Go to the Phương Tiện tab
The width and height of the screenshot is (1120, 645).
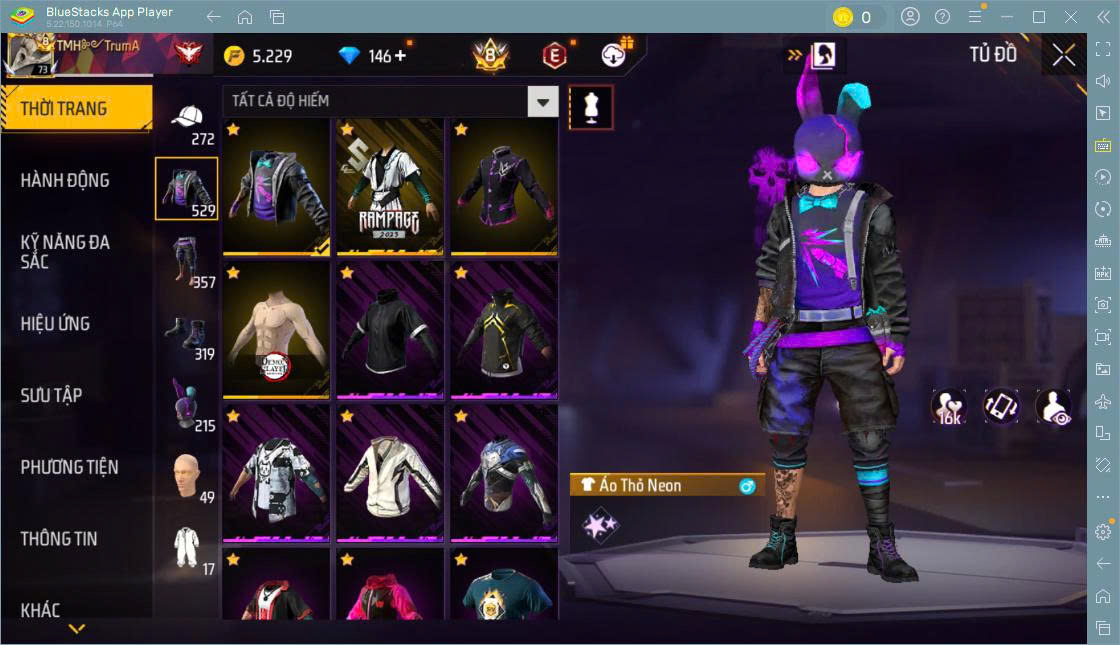point(69,467)
